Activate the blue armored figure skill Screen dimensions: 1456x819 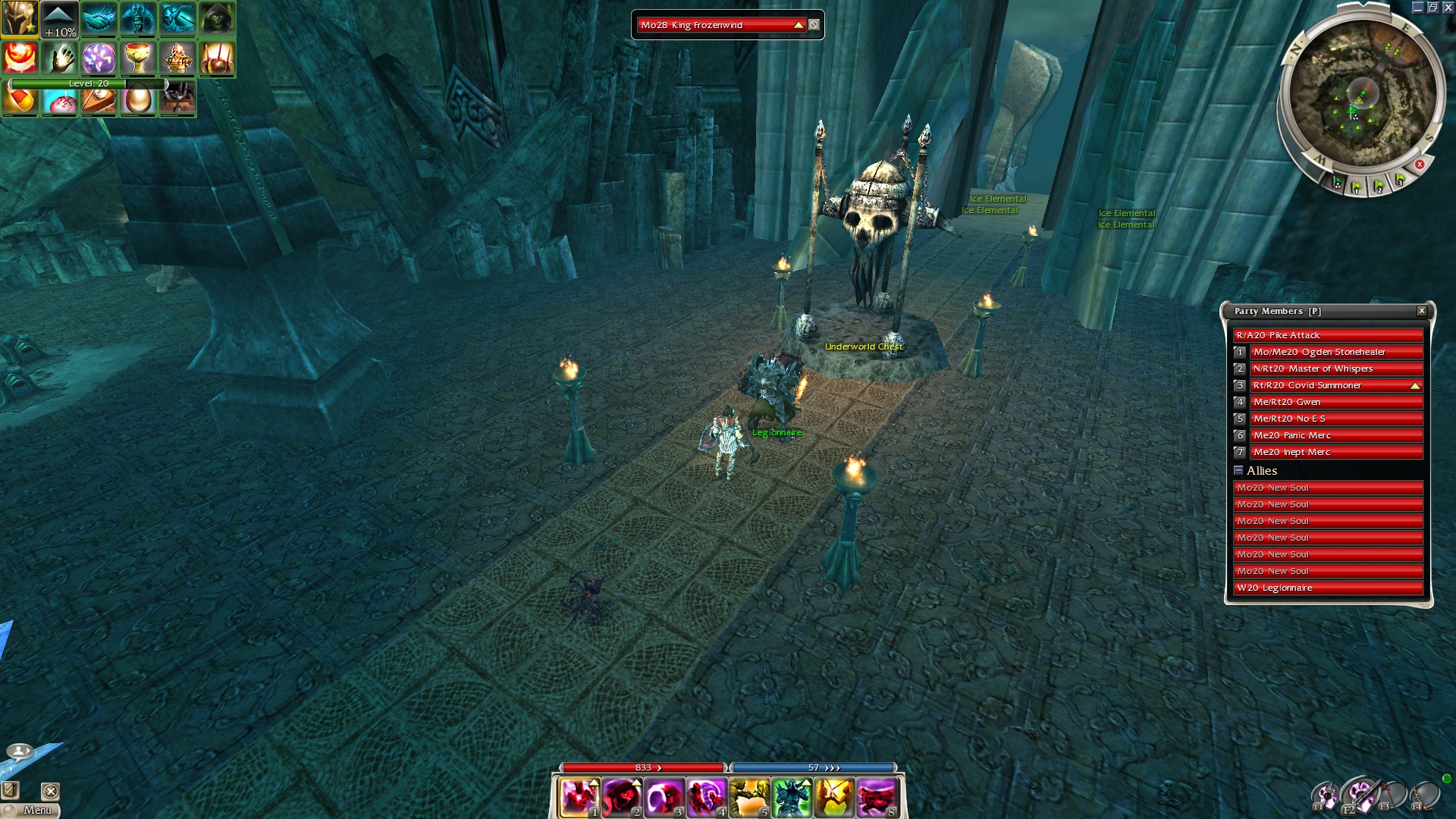tap(792, 797)
